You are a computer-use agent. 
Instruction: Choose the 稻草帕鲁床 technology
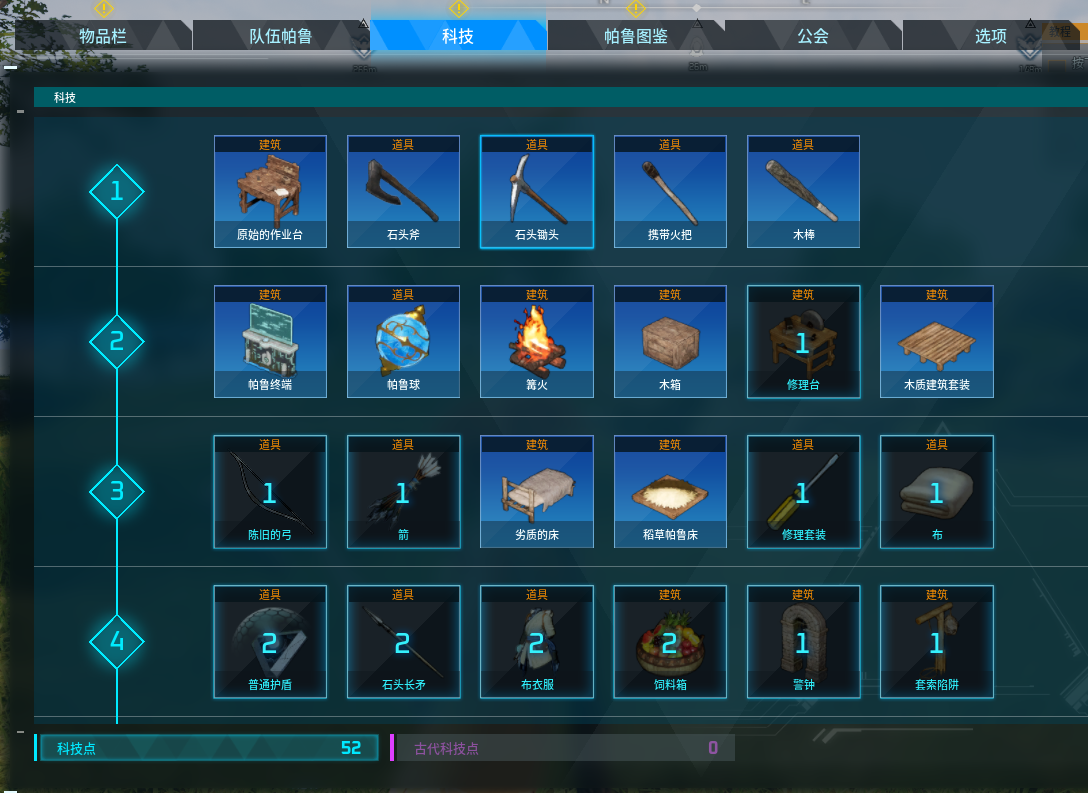coord(670,492)
